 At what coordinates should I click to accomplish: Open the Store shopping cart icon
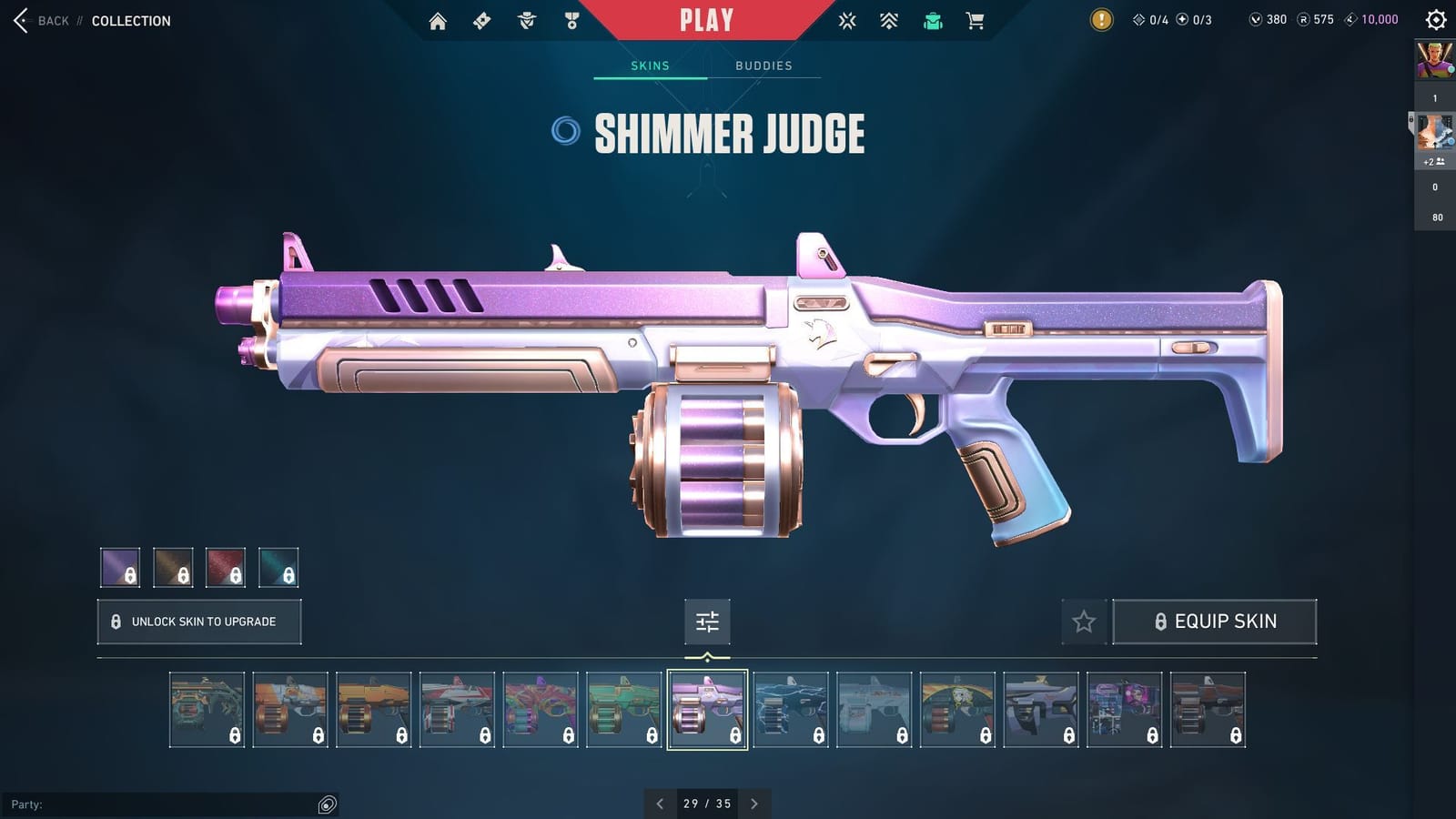(976, 20)
